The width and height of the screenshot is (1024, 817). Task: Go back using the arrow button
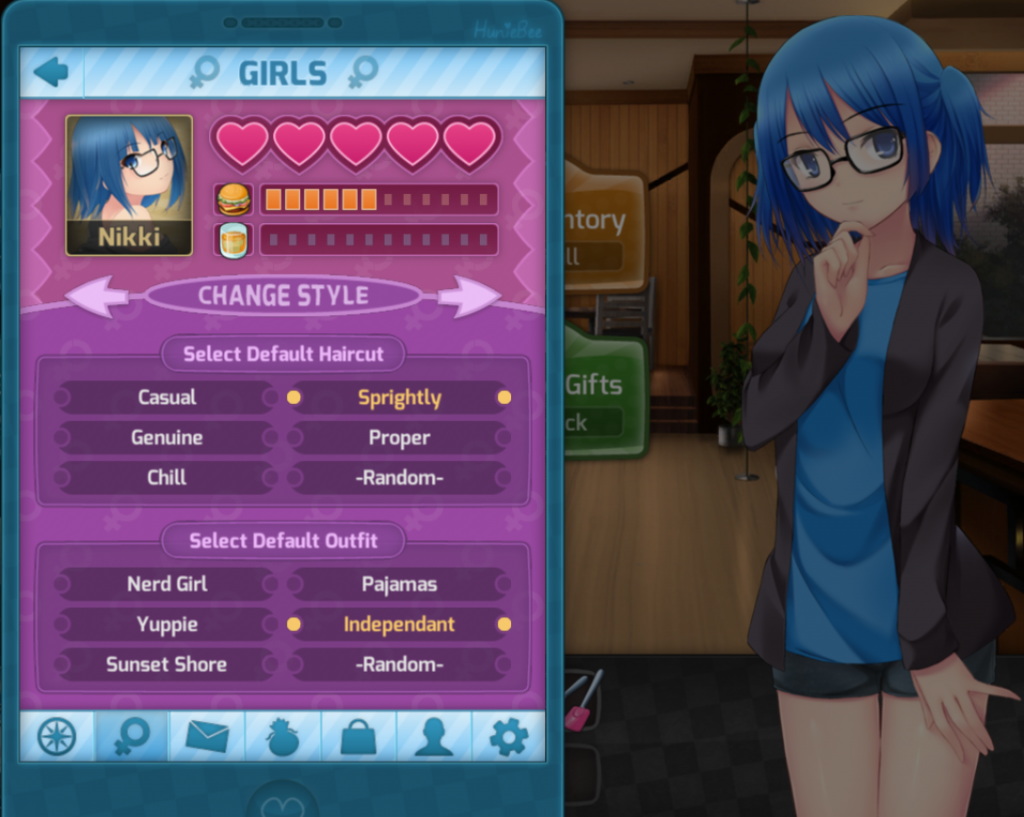click(x=51, y=72)
